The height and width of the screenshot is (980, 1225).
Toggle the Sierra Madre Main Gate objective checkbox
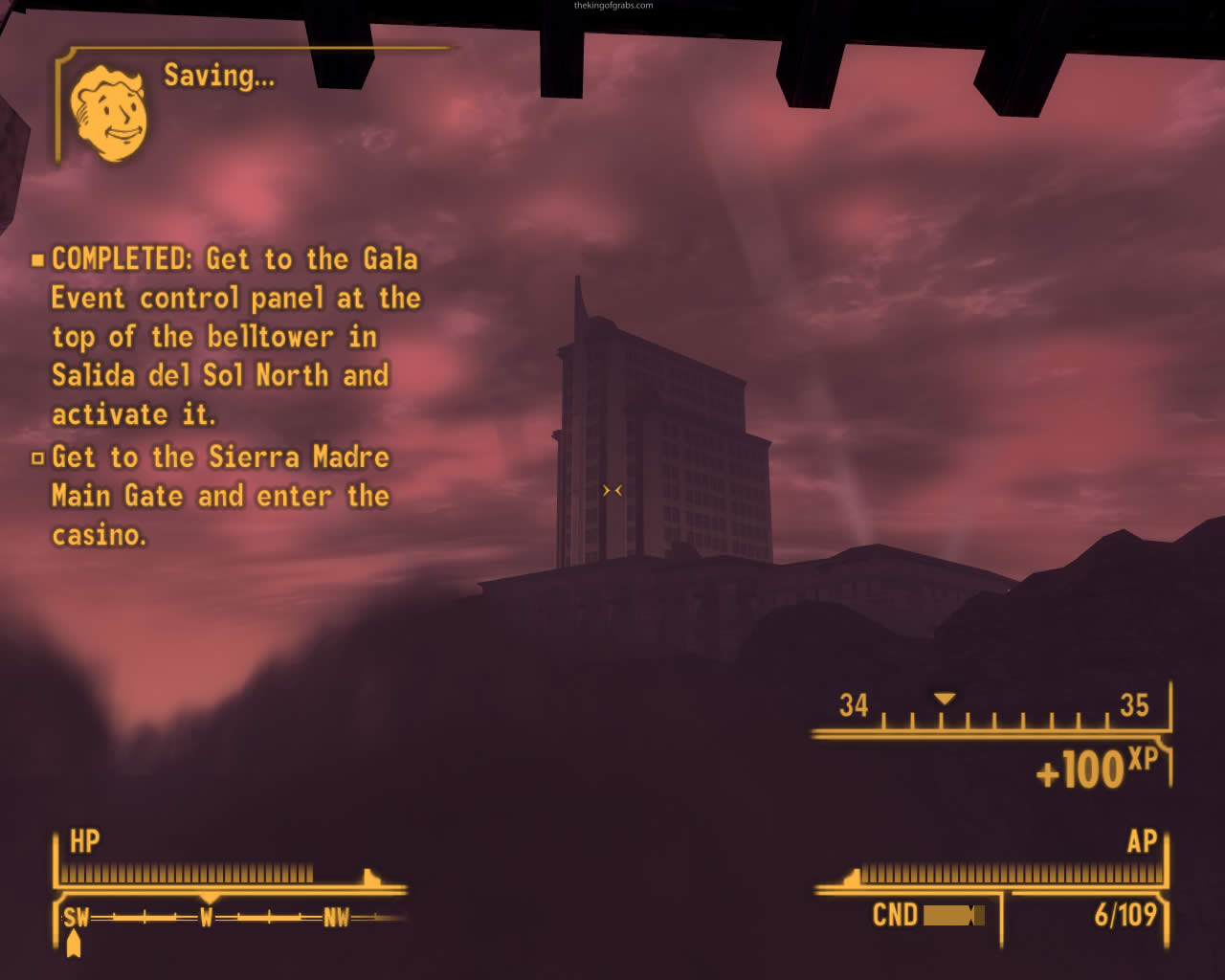point(39,457)
